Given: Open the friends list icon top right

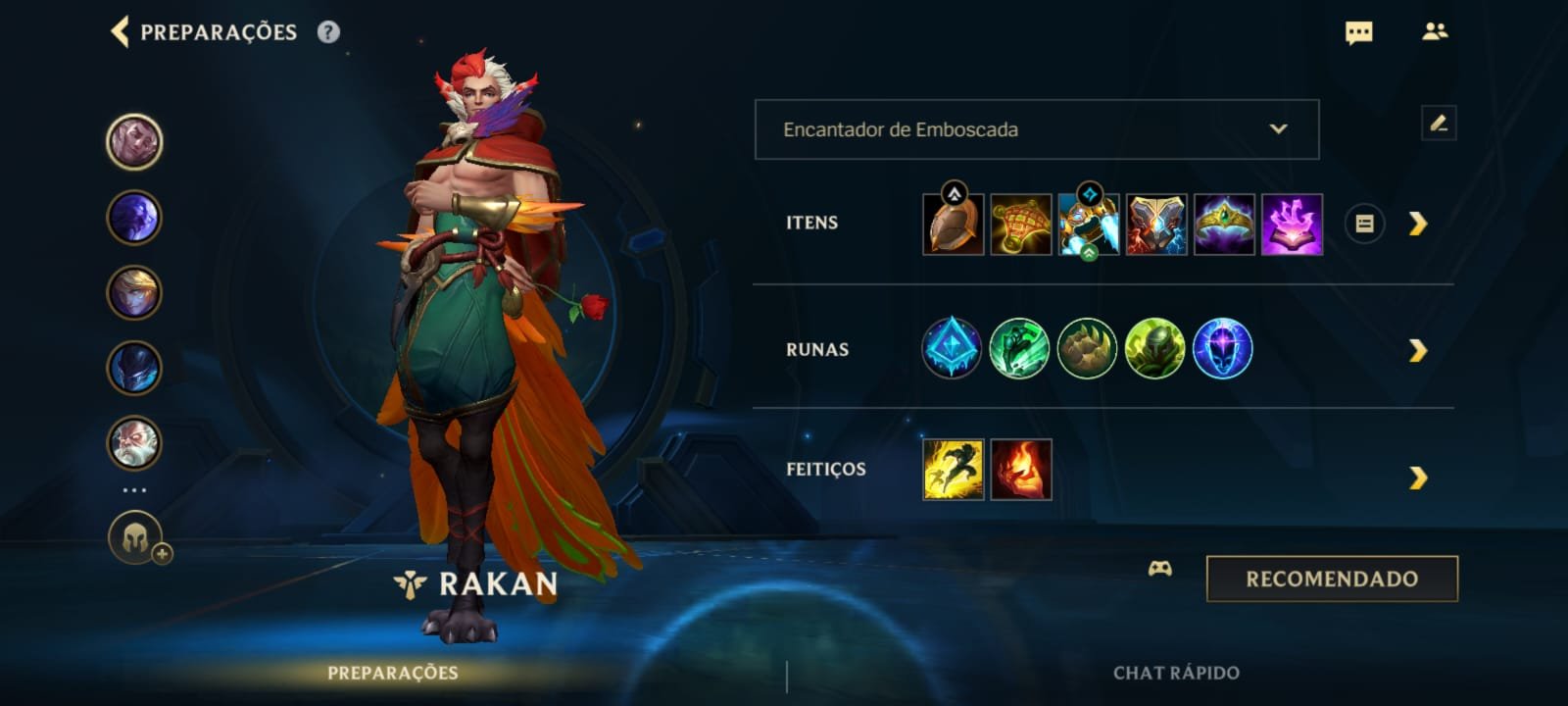Looking at the screenshot, I should 1437,32.
